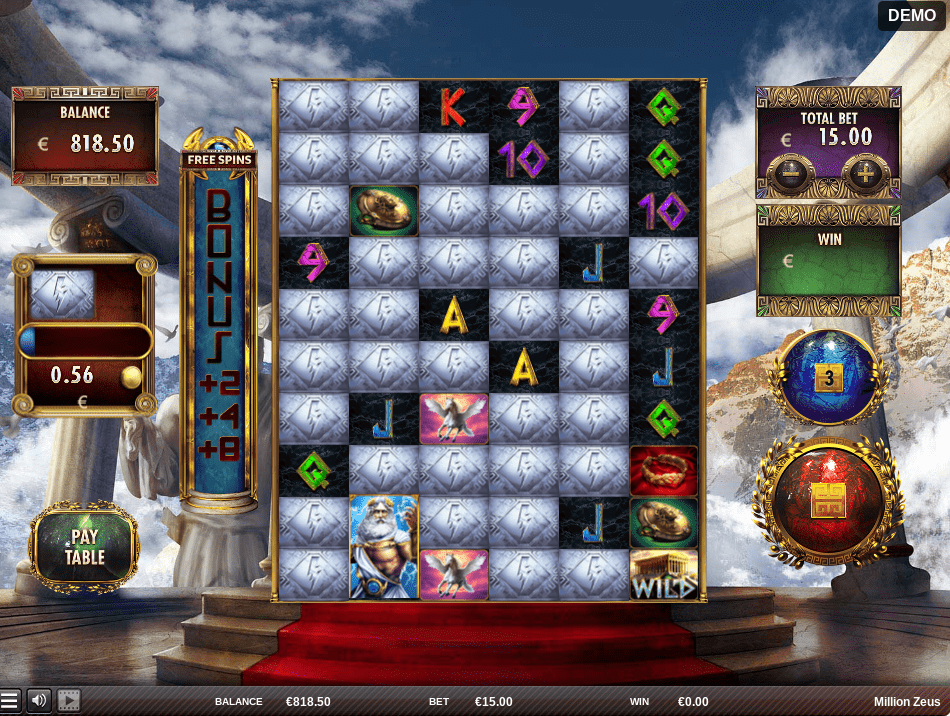Increase total bet with plus button
The width and height of the screenshot is (950, 716).
pyautogui.click(x=864, y=174)
